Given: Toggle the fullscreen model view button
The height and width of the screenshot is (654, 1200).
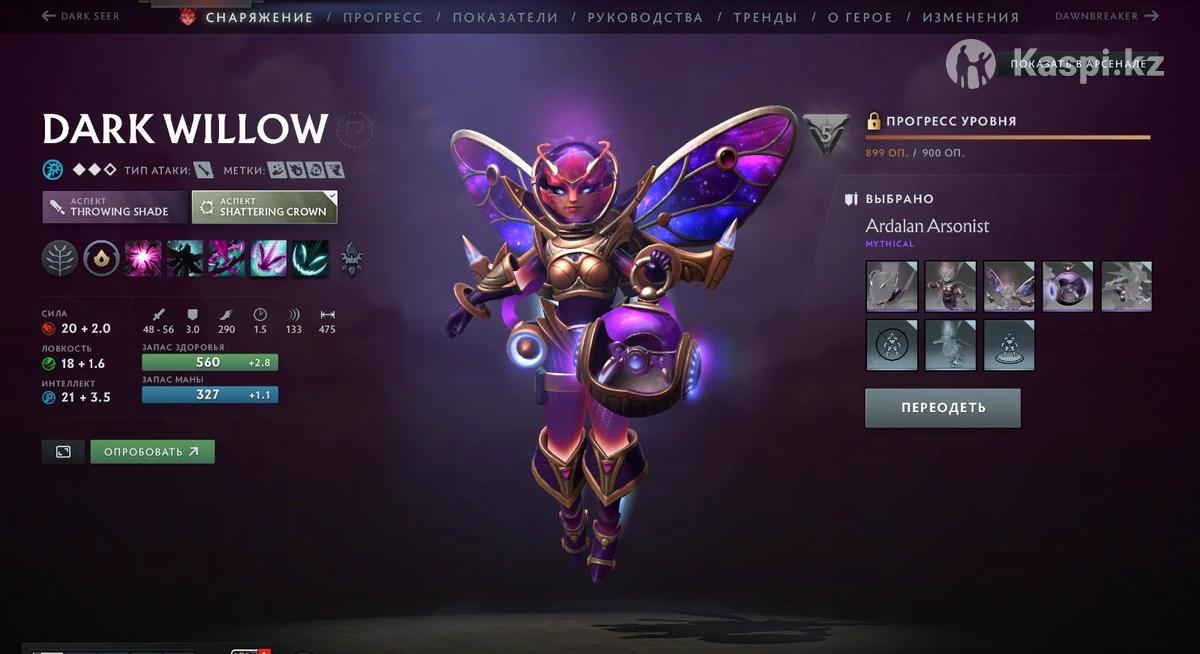Looking at the screenshot, I should coord(63,451).
